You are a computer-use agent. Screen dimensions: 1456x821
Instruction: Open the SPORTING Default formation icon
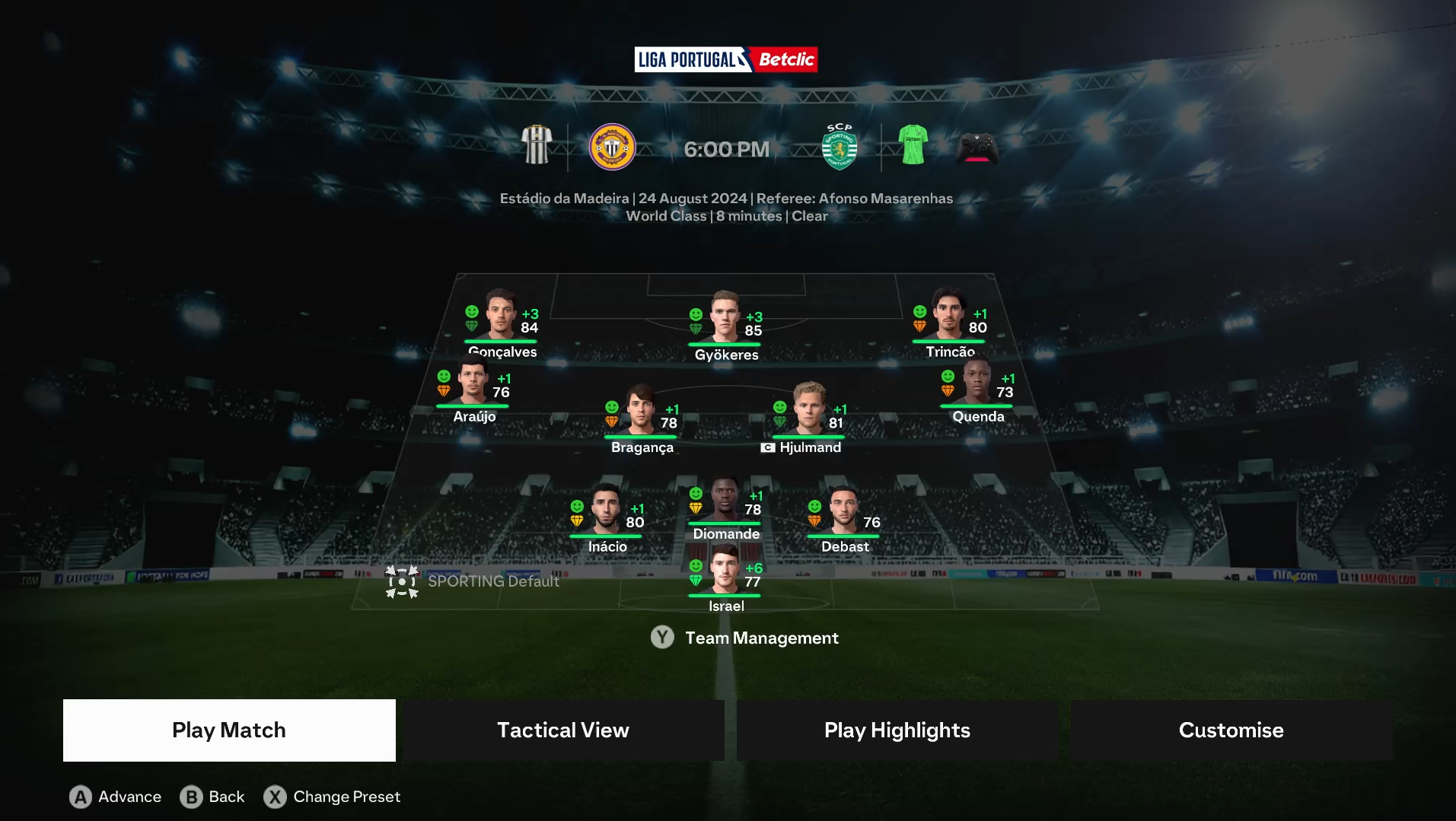coord(402,581)
